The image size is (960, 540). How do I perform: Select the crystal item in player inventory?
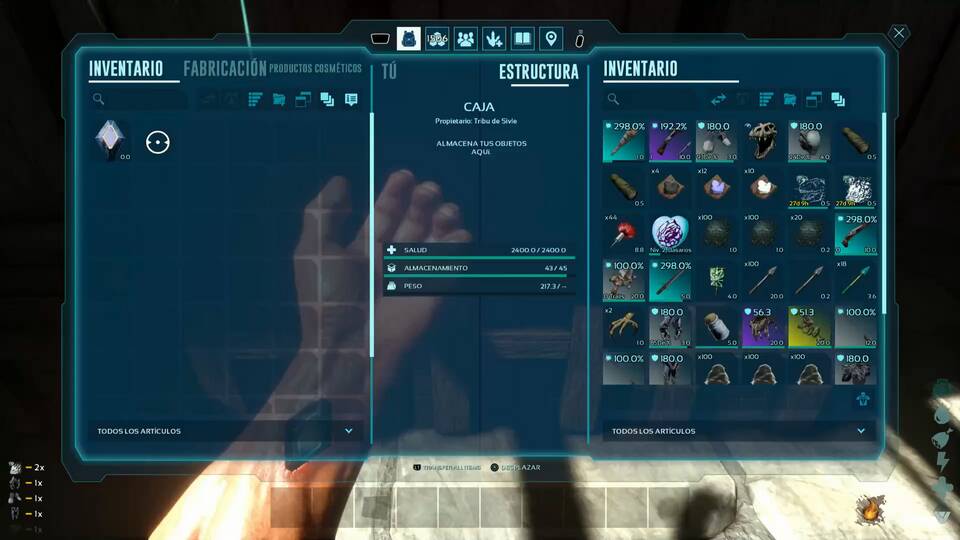[108, 141]
